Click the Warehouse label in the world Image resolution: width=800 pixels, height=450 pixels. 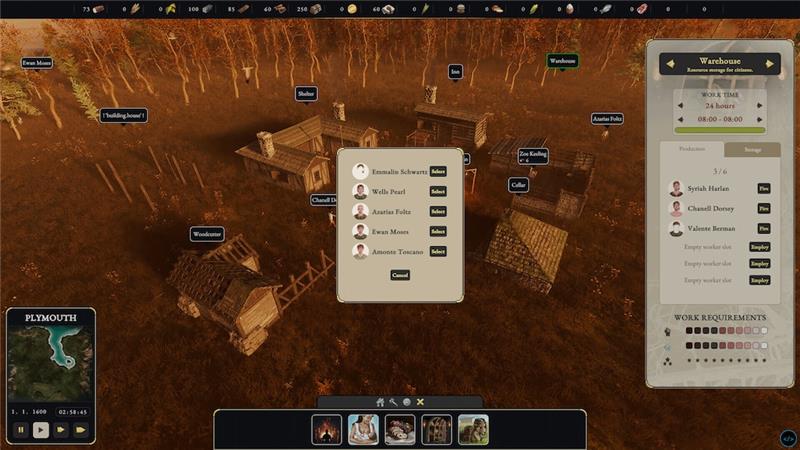click(562, 61)
